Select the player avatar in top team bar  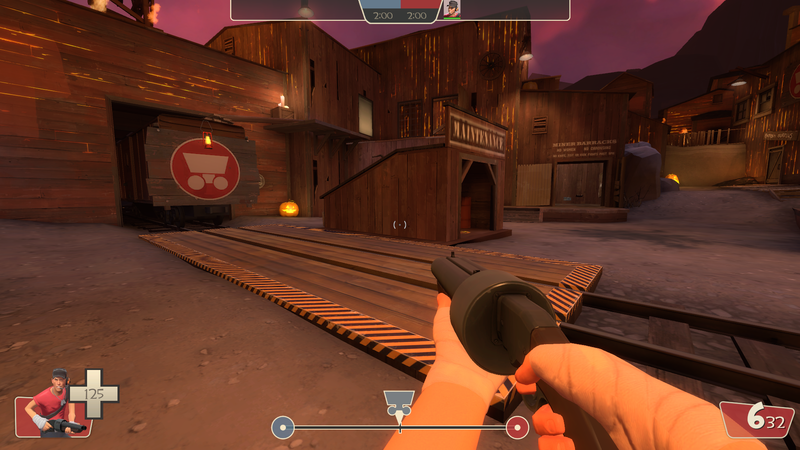[452, 9]
